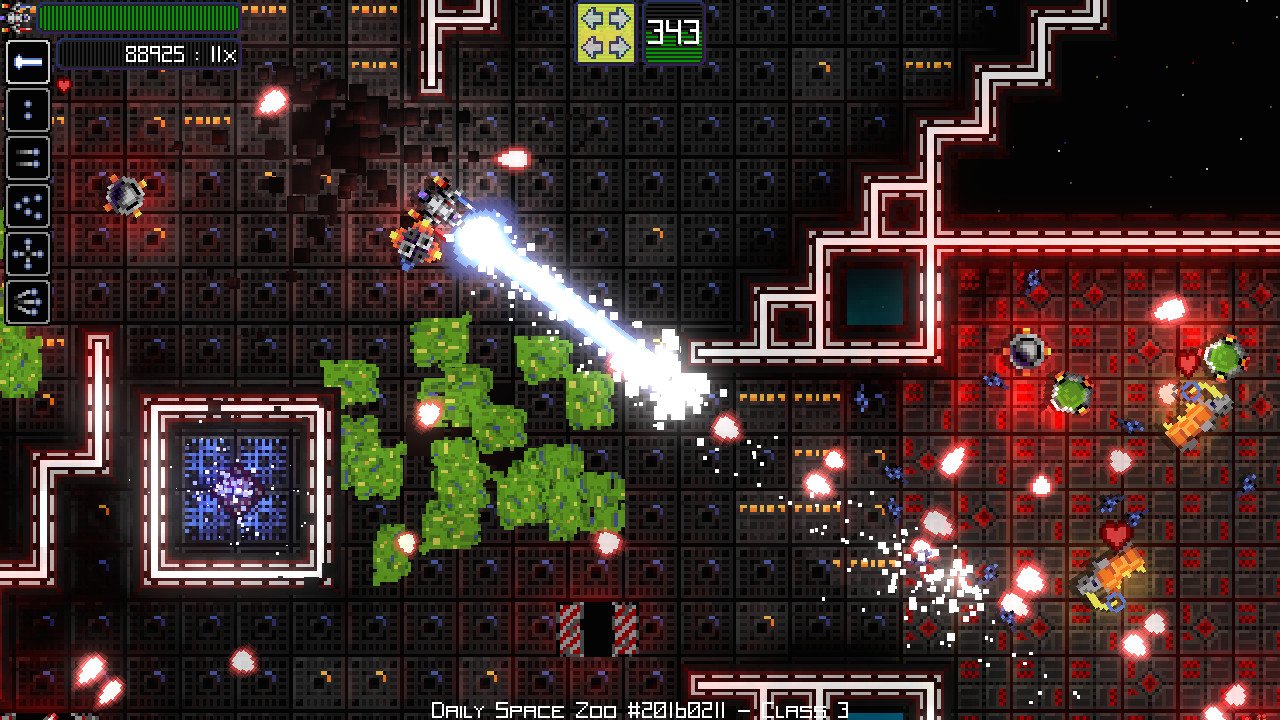
Task: Click the heart pickup icon under the score
Action: point(63,84)
